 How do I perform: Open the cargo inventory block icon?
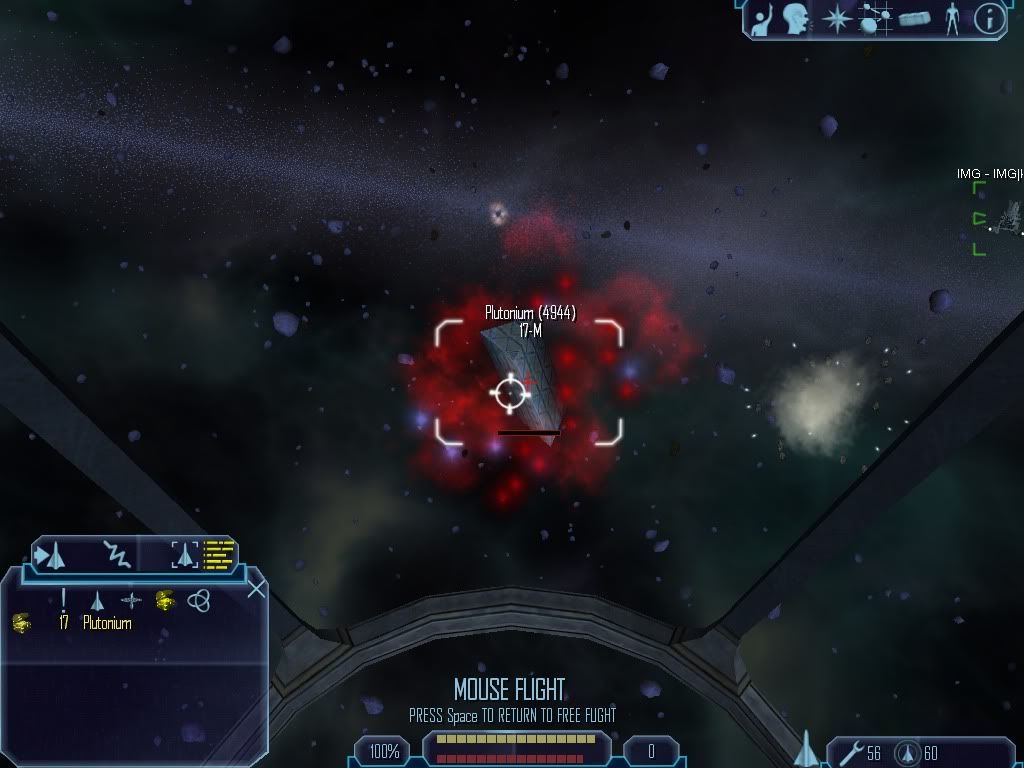pyautogui.click(x=915, y=20)
